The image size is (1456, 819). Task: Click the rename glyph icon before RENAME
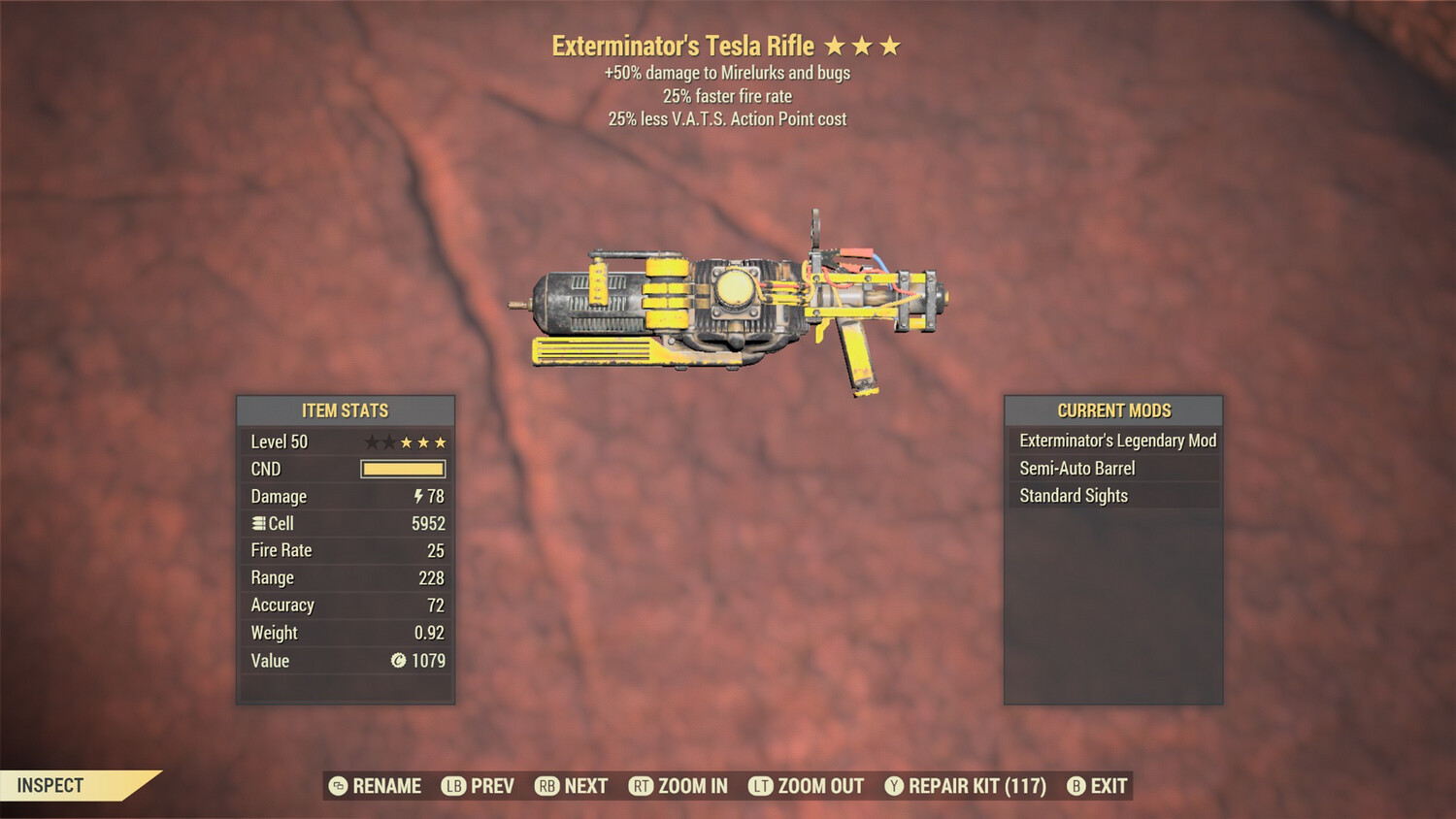(x=339, y=786)
